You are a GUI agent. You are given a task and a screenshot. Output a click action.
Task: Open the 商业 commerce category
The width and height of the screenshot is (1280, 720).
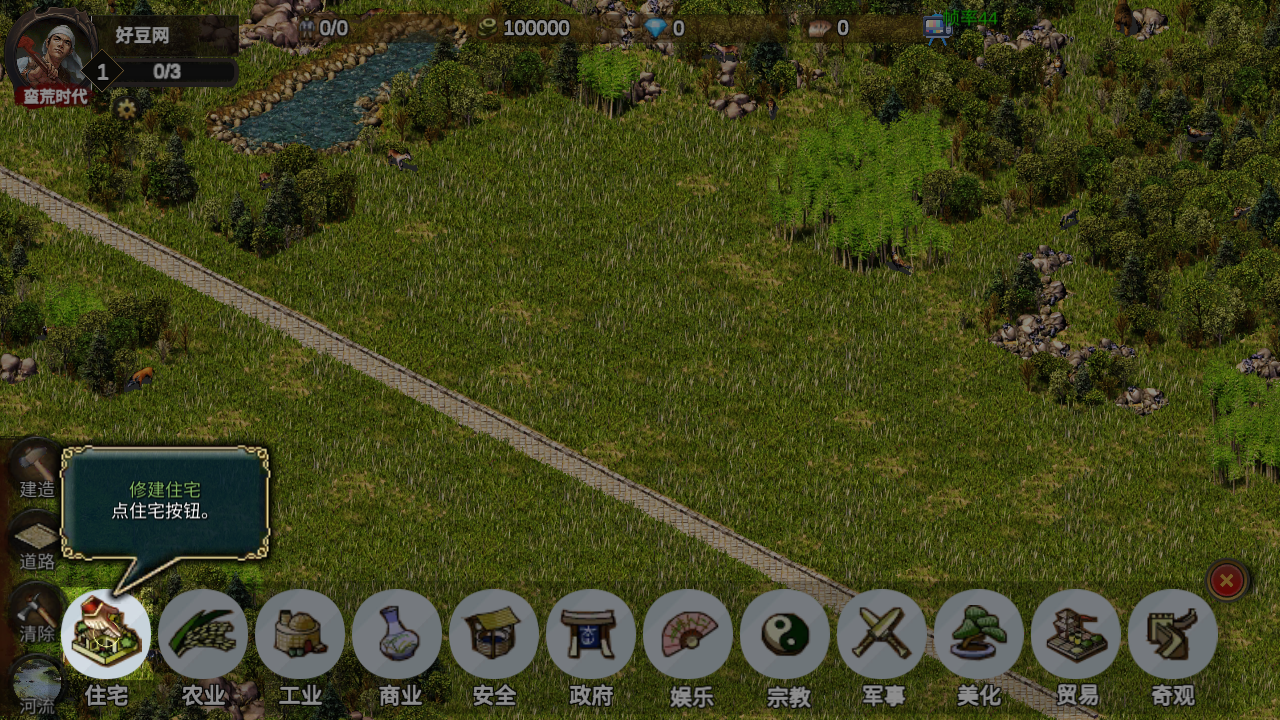tap(397, 634)
